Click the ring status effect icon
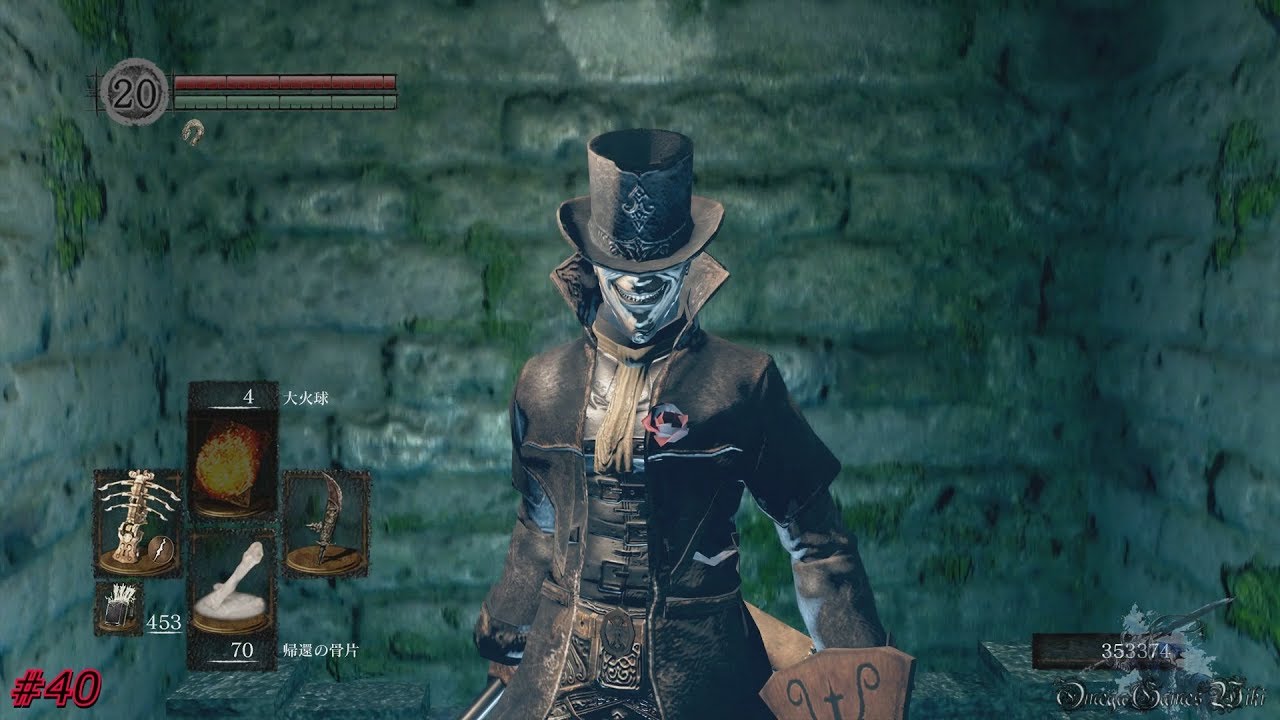The image size is (1280, 720). point(193,131)
